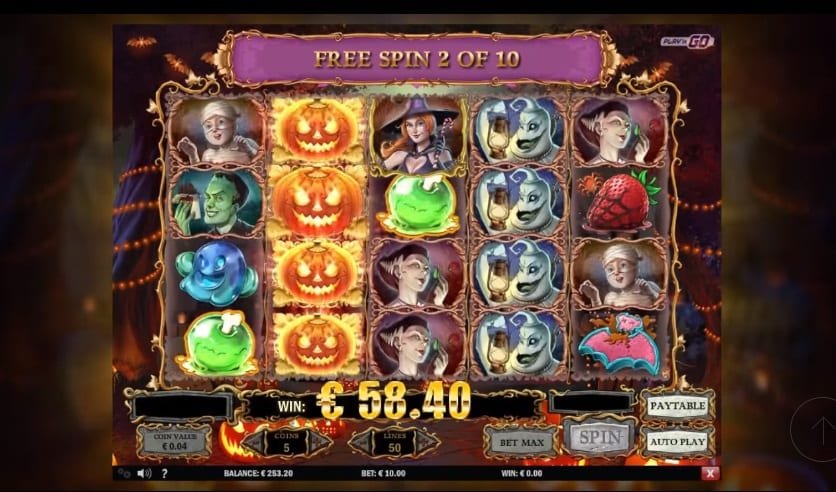Click the circular up-arrow overlay button

click(812, 430)
